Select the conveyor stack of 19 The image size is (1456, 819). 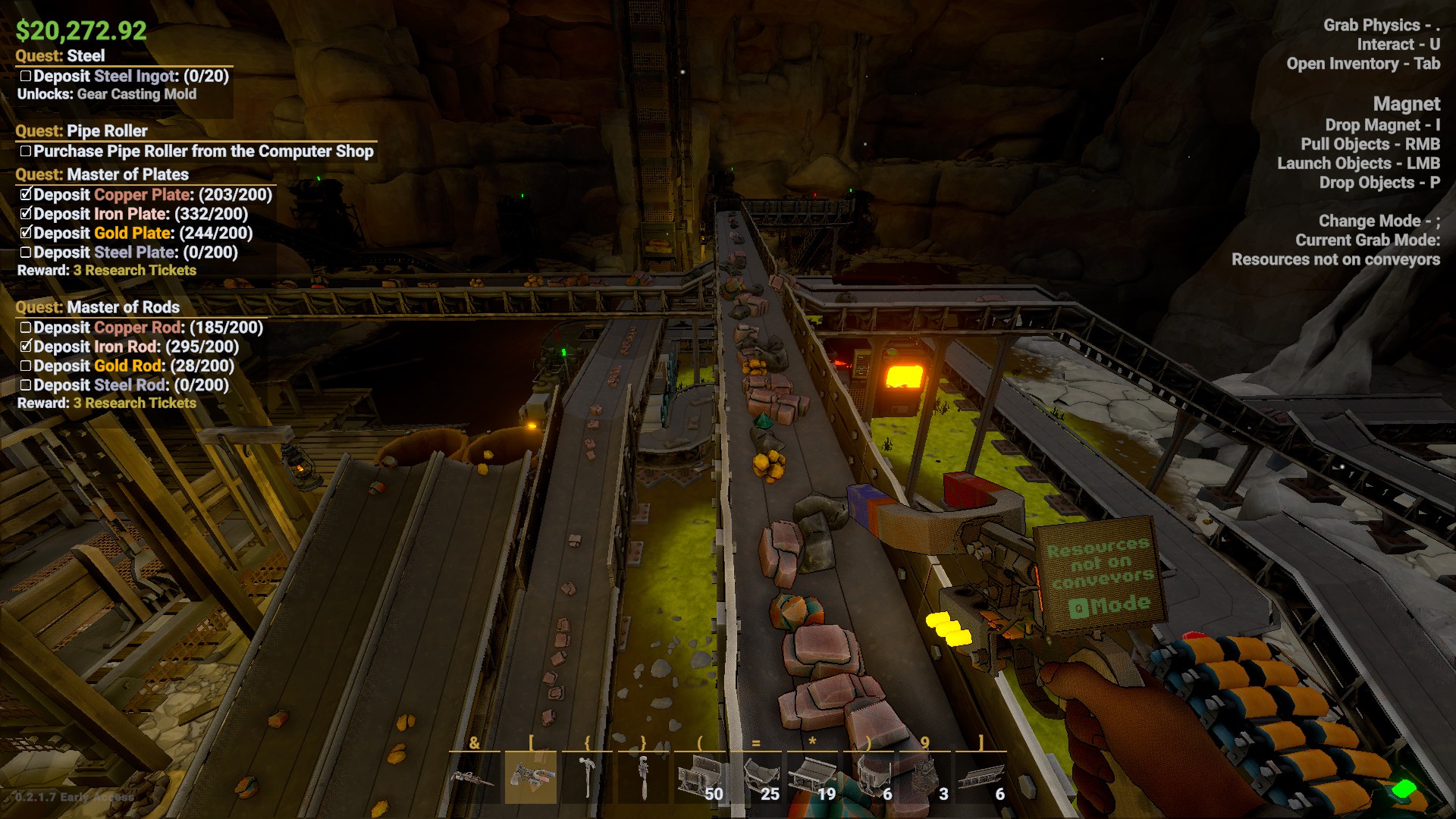(812, 777)
